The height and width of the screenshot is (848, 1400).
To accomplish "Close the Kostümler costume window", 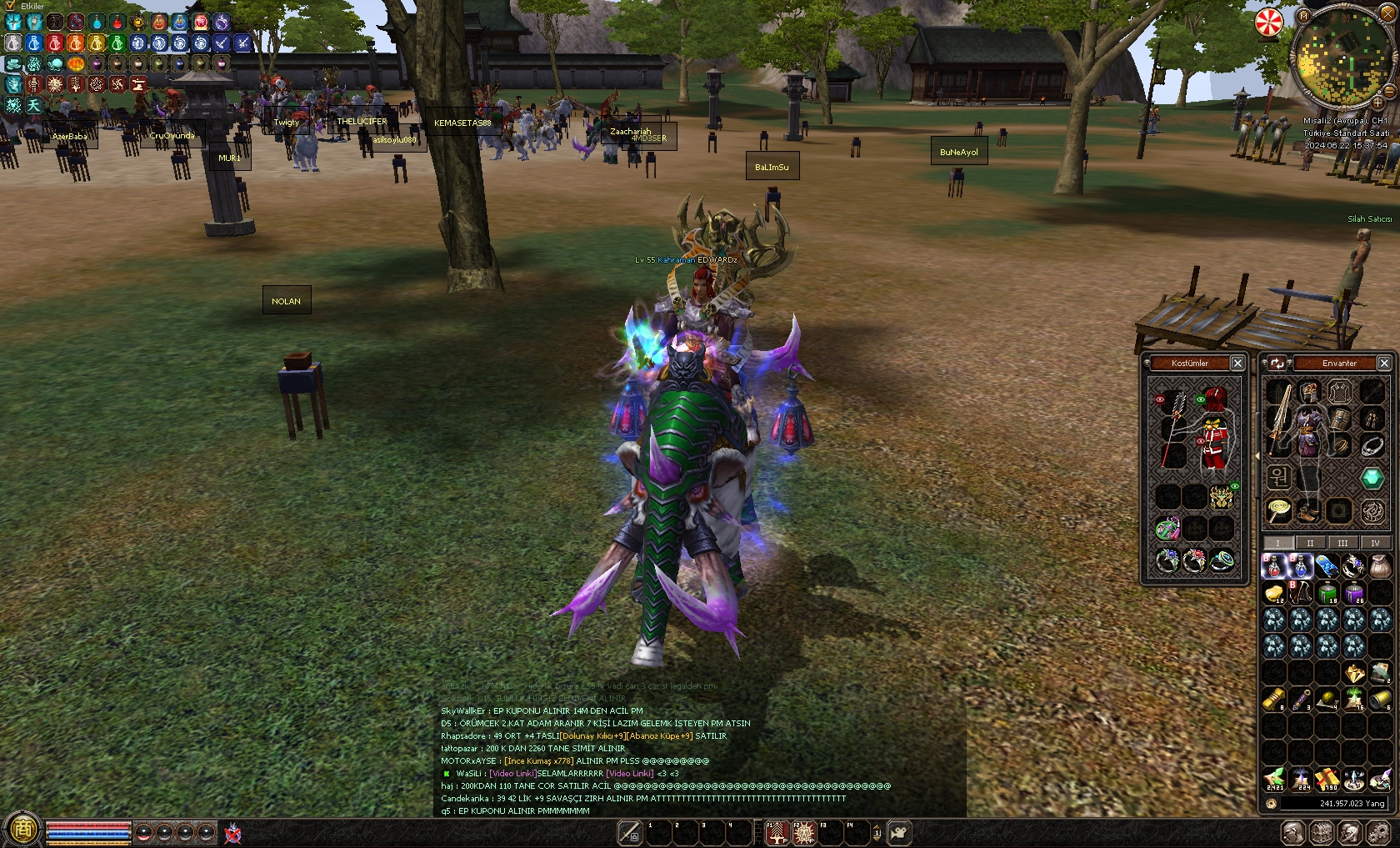I will [x=1237, y=363].
